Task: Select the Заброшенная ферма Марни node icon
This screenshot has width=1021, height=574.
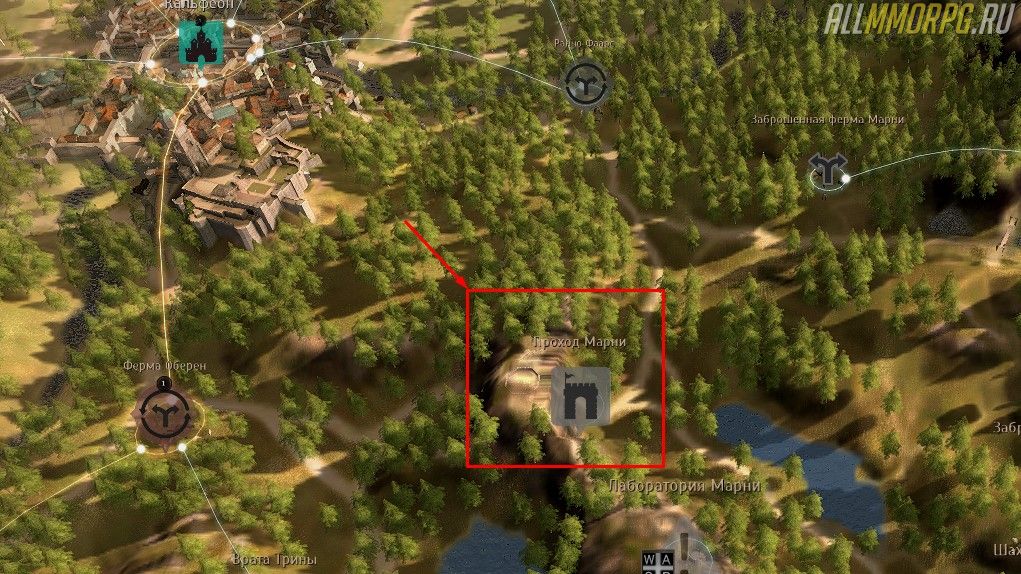Action: pyautogui.click(x=826, y=171)
